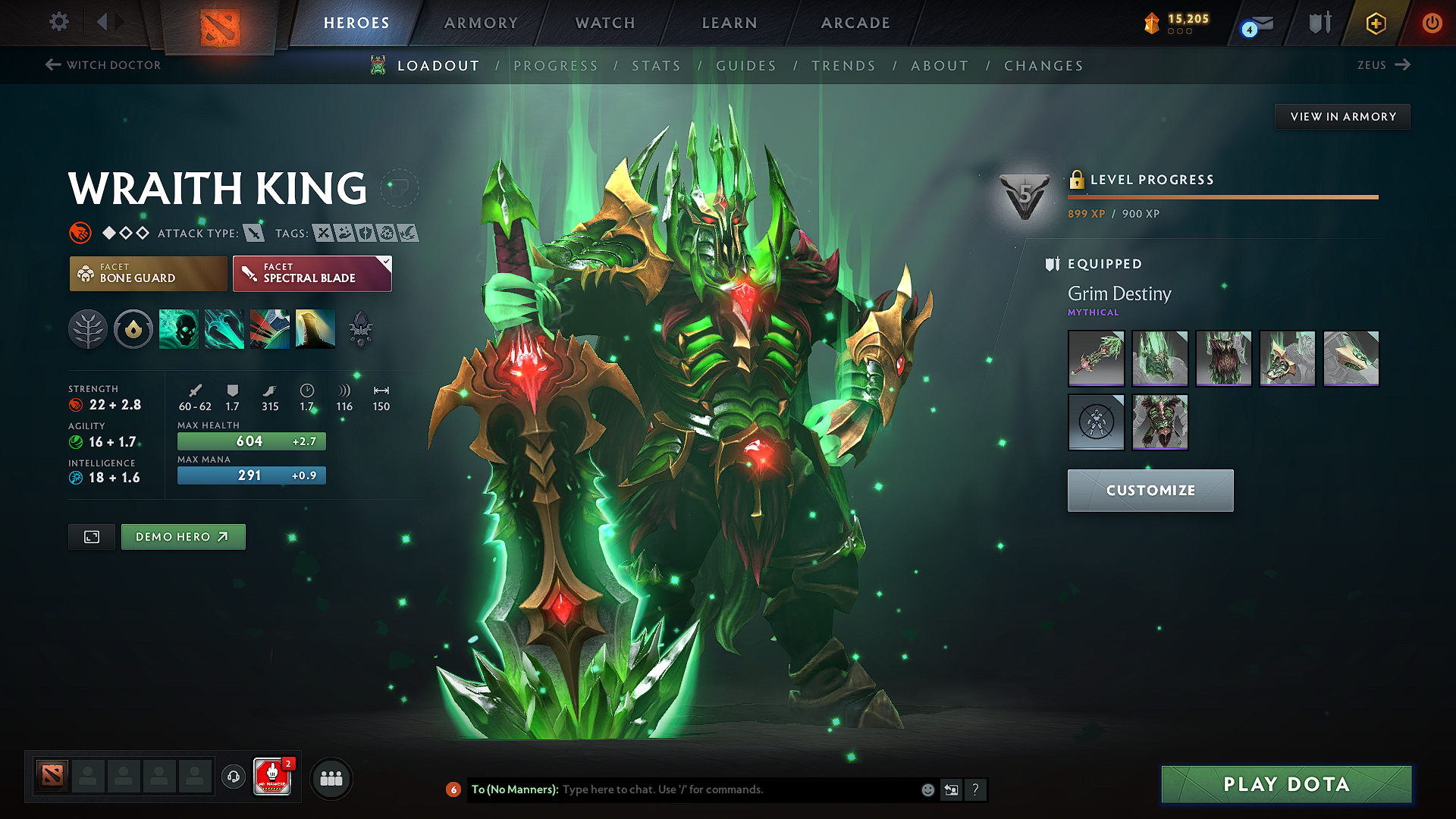Switch to the Stats tab
Viewport: 1456px width, 819px height.
656,66
